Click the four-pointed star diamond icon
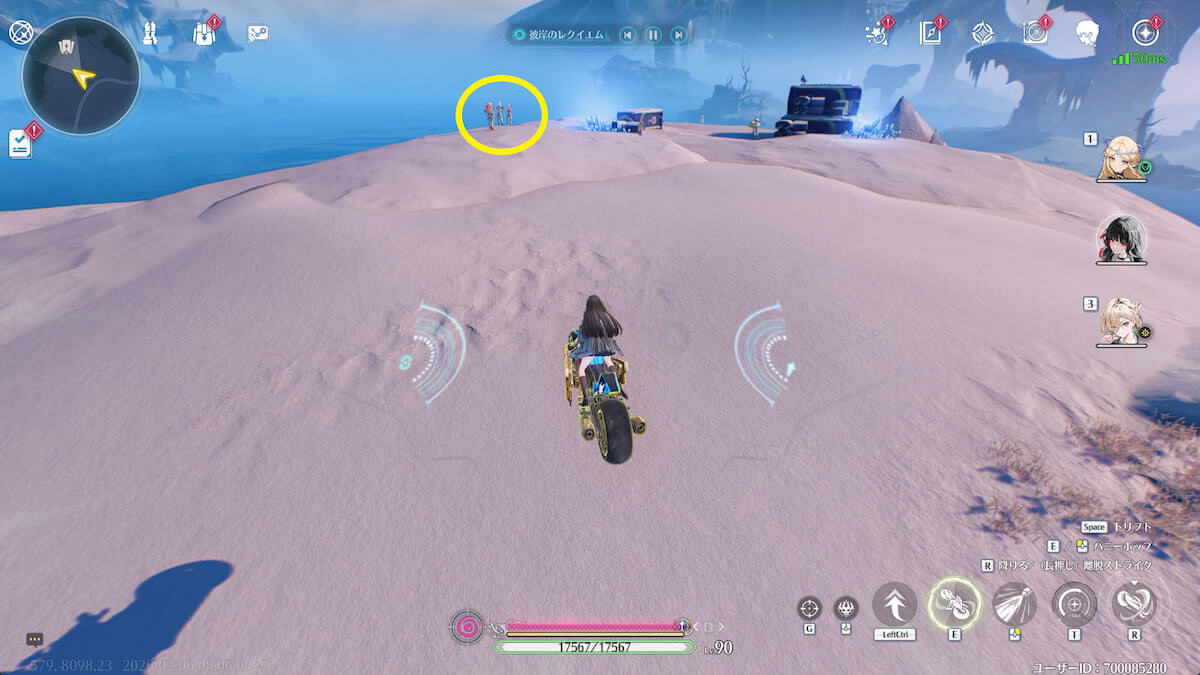The width and height of the screenshot is (1200, 675). pyautogui.click(x=983, y=33)
